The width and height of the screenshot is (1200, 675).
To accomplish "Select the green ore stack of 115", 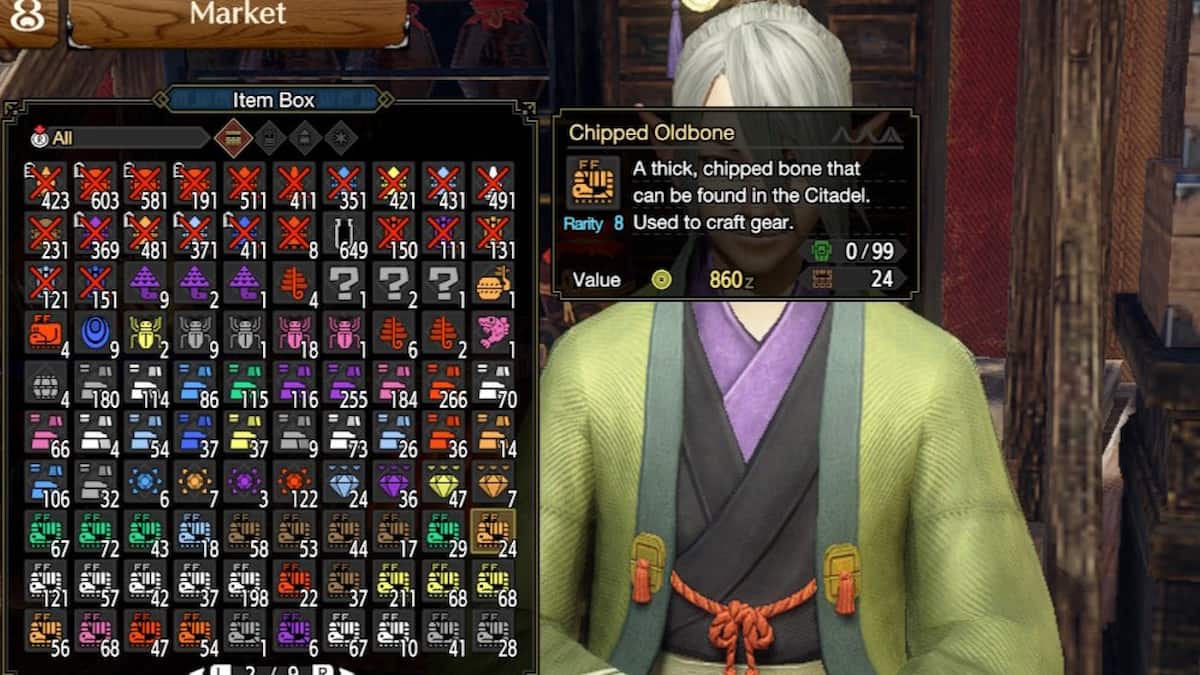I will tap(244, 383).
